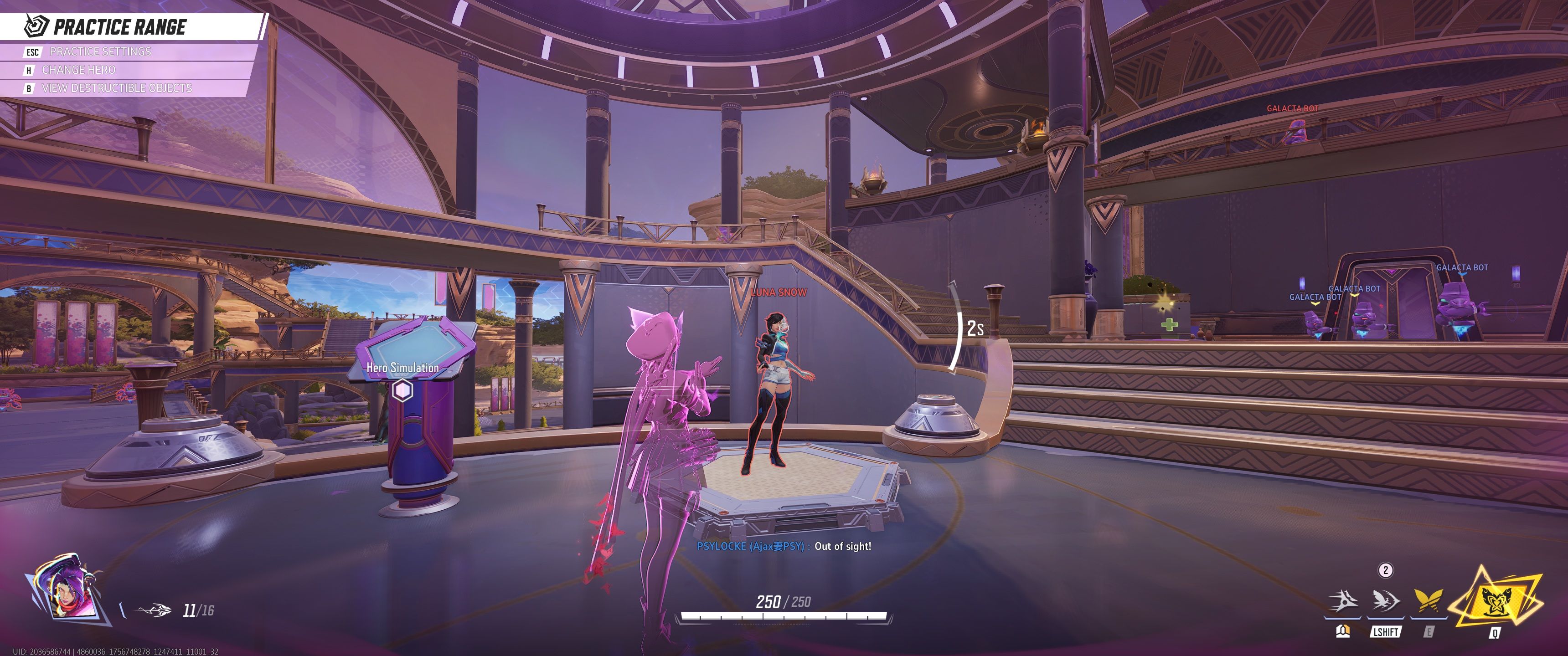The height and width of the screenshot is (656, 1568).
Task: Select Change Hero from the menu
Action: coord(78,70)
